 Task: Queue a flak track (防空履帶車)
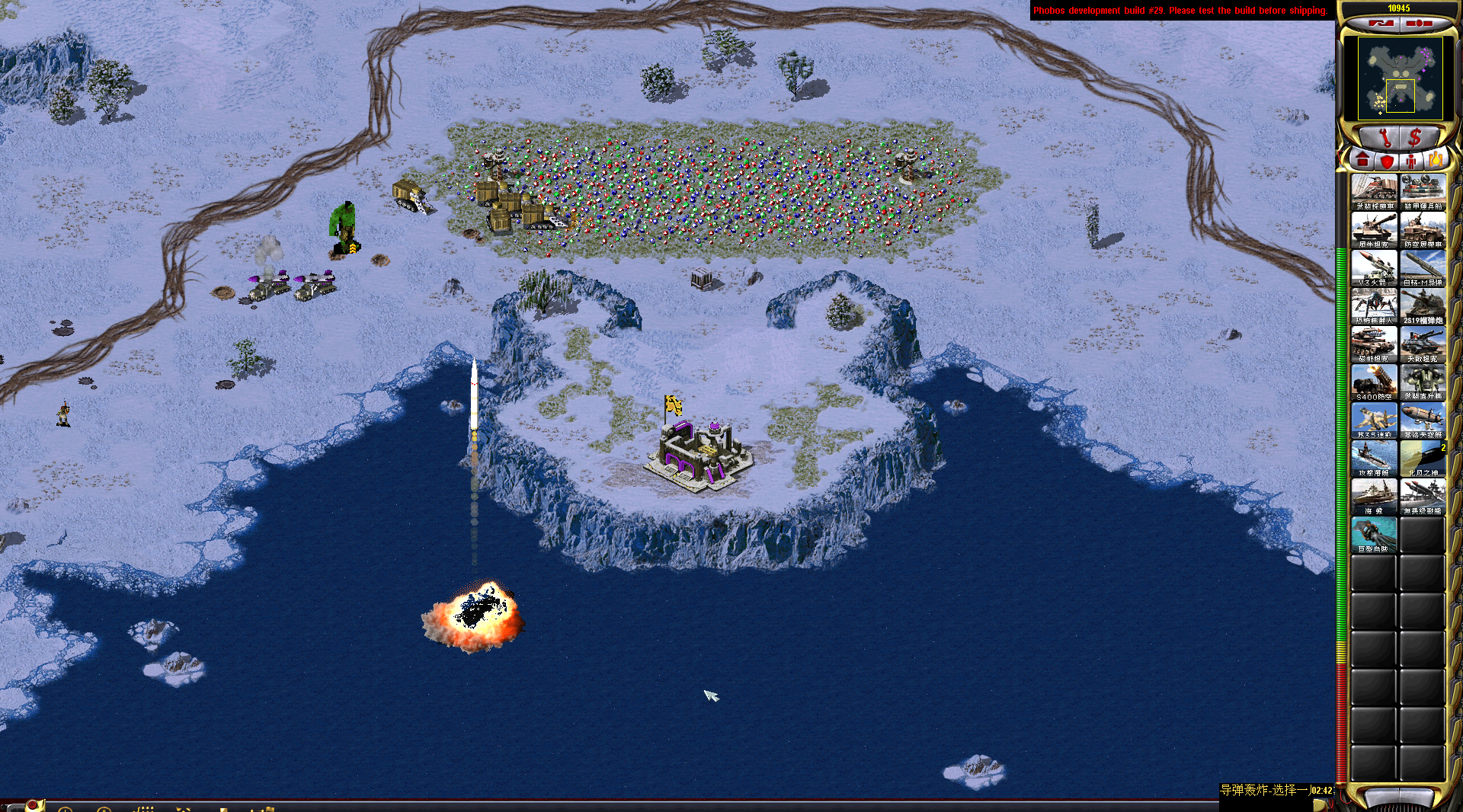coord(1423,229)
